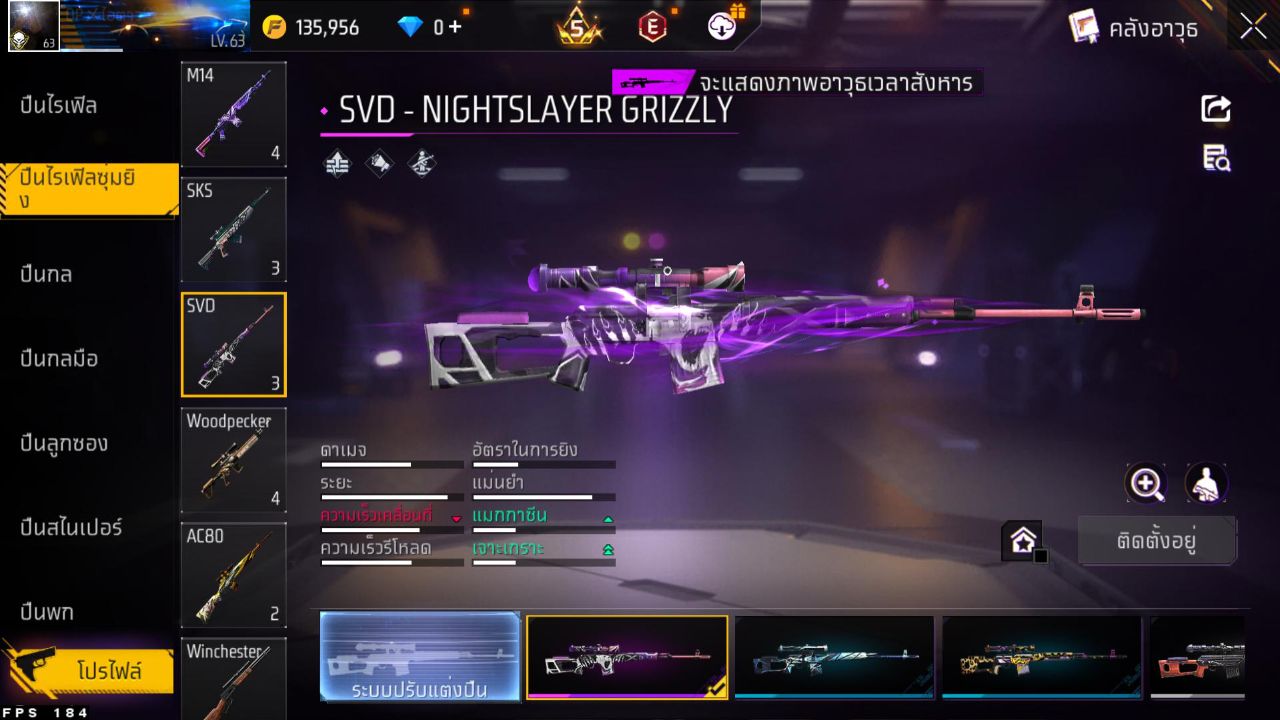Select the Woodpecker weapon thumbnail
Image resolution: width=1280 pixels, height=720 pixels.
(x=233, y=460)
